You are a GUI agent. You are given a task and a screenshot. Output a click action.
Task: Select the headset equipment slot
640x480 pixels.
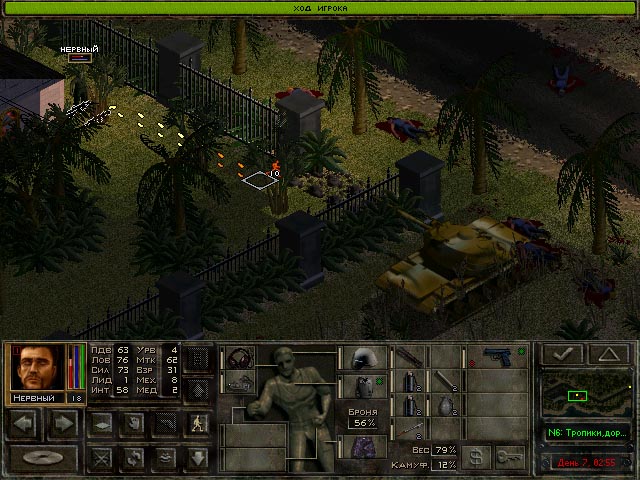tap(240, 357)
